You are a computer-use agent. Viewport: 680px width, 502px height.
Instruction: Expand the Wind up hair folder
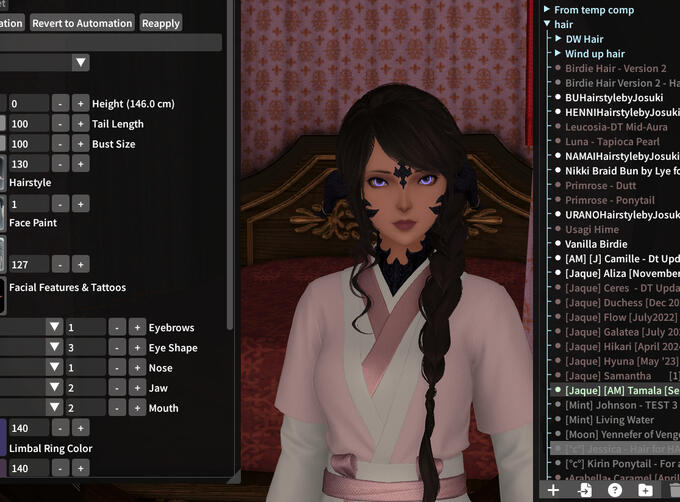pyautogui.click(x=557, y=54)
